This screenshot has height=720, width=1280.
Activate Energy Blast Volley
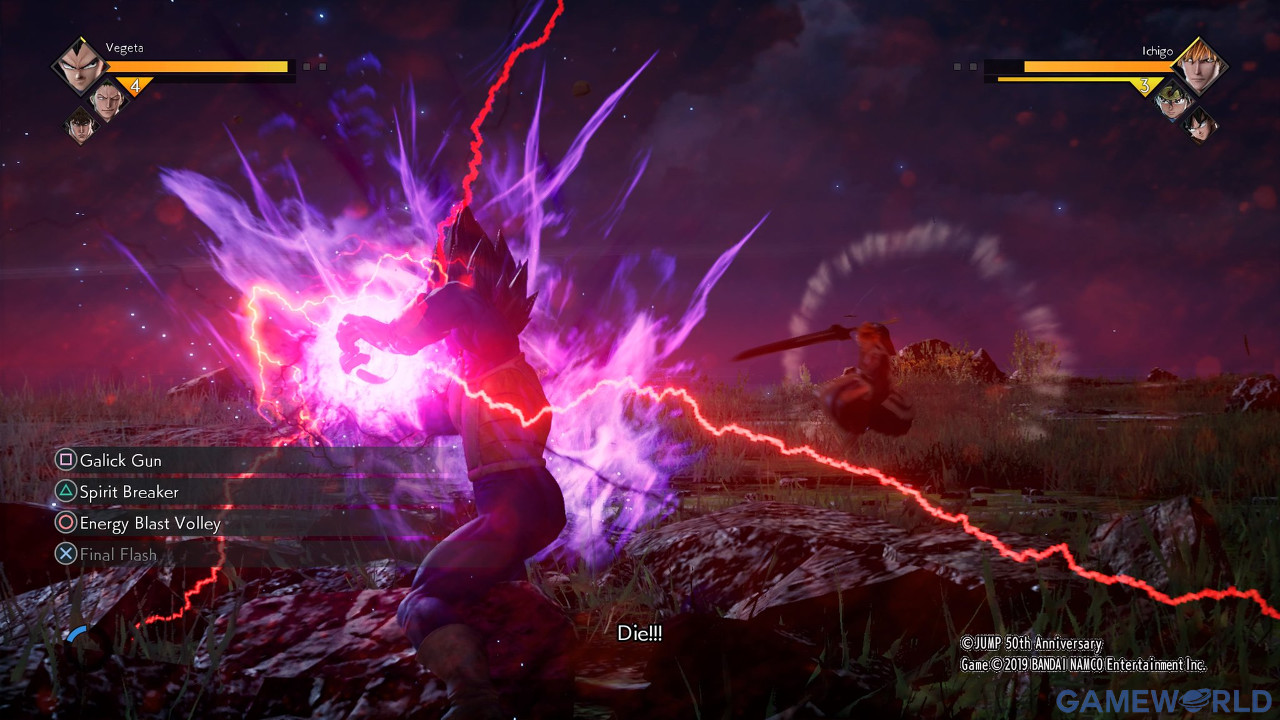pyautogui.click(x=149, y=523)
